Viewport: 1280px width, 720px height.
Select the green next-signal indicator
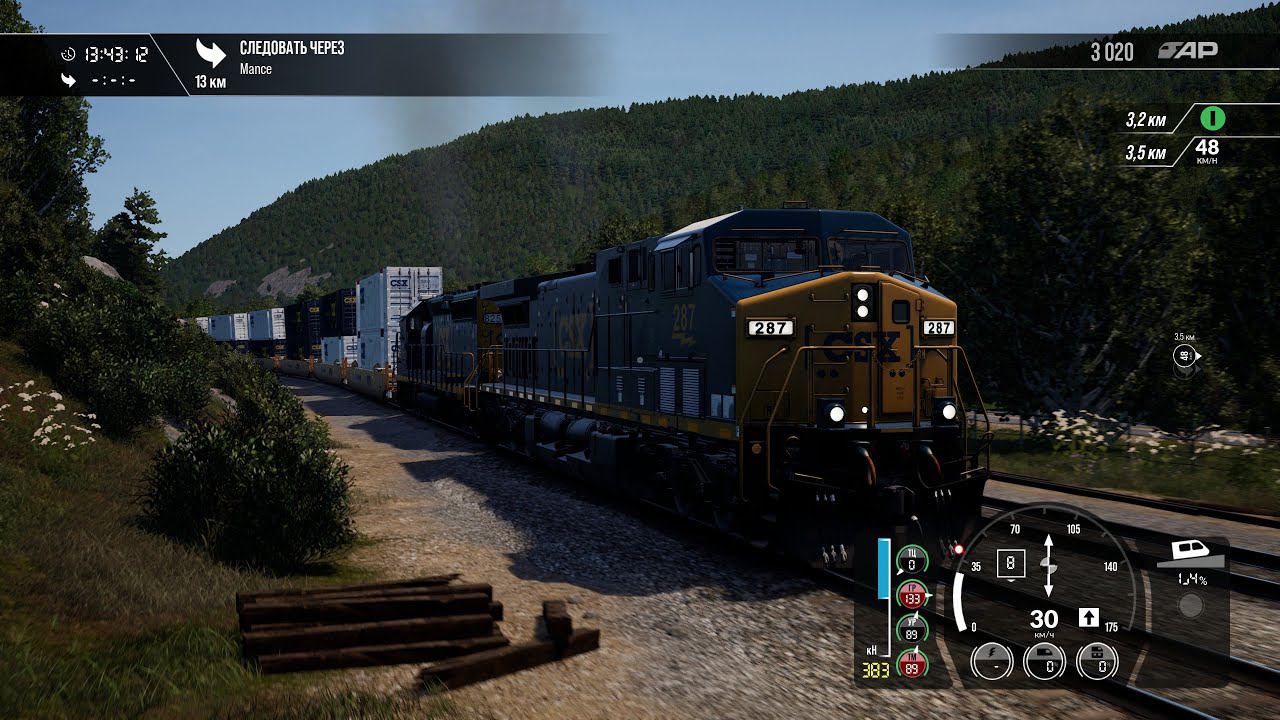pyautogui.click(x=1213, y=119)
